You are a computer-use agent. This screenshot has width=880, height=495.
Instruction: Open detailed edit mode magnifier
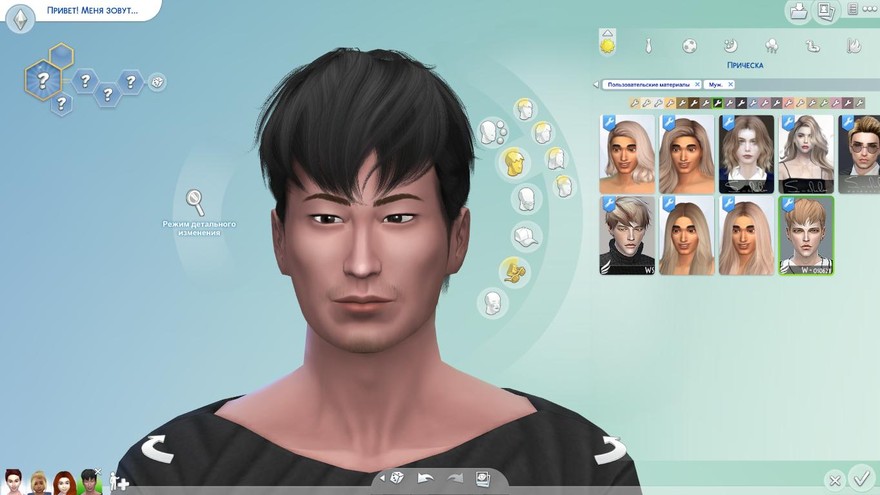pos(196,202)
